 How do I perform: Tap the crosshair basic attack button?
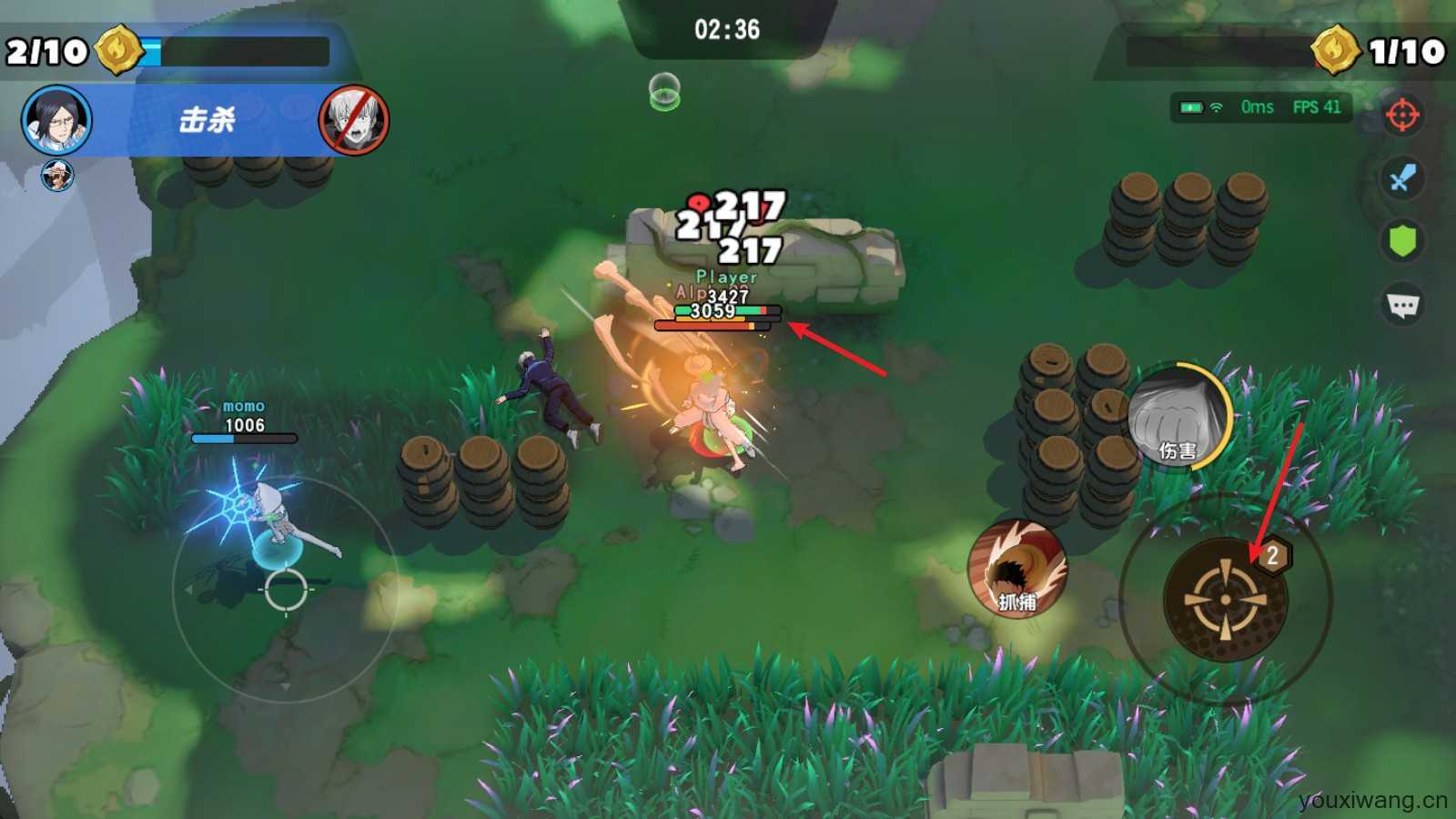click(x=1225, y=600)
